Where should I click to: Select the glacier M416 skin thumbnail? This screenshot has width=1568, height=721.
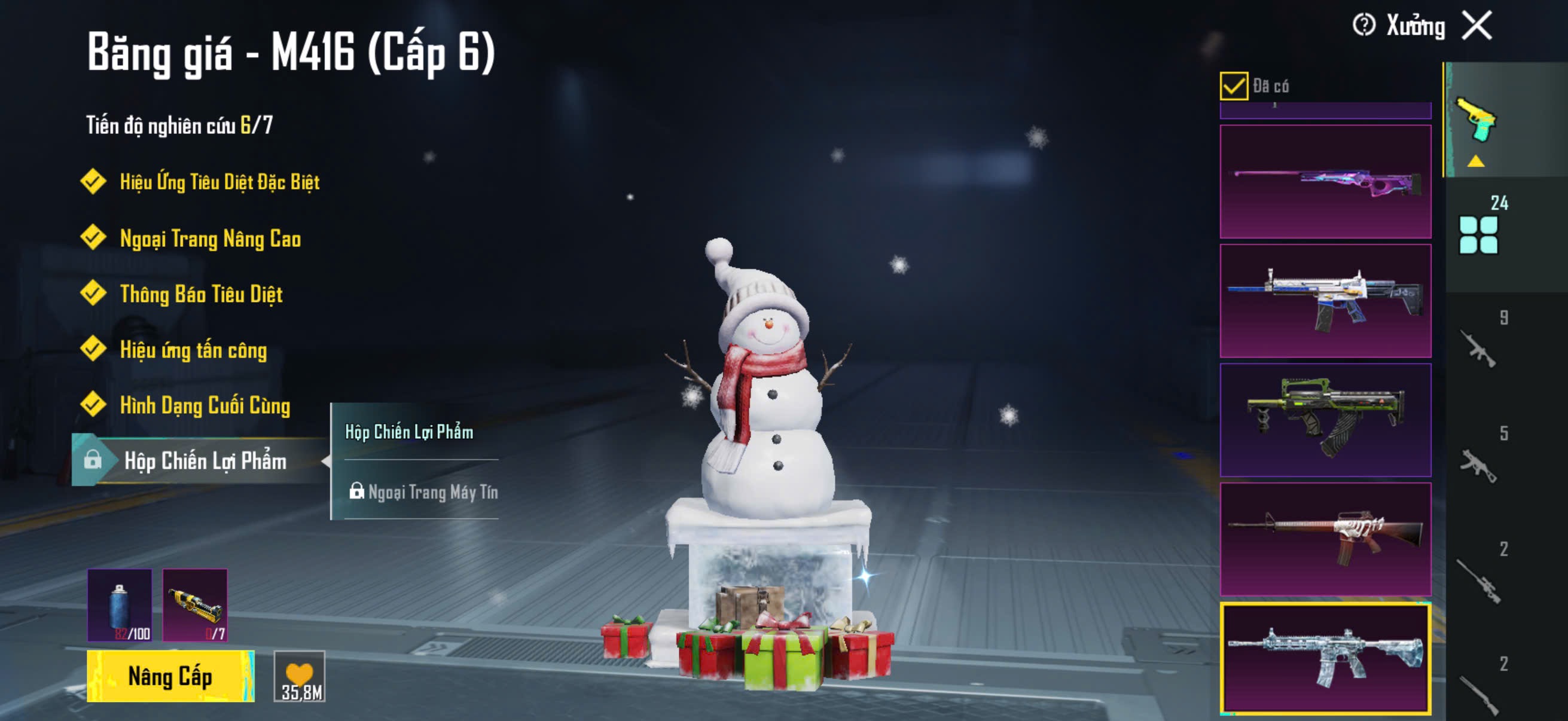click(x=1325, y=658)
